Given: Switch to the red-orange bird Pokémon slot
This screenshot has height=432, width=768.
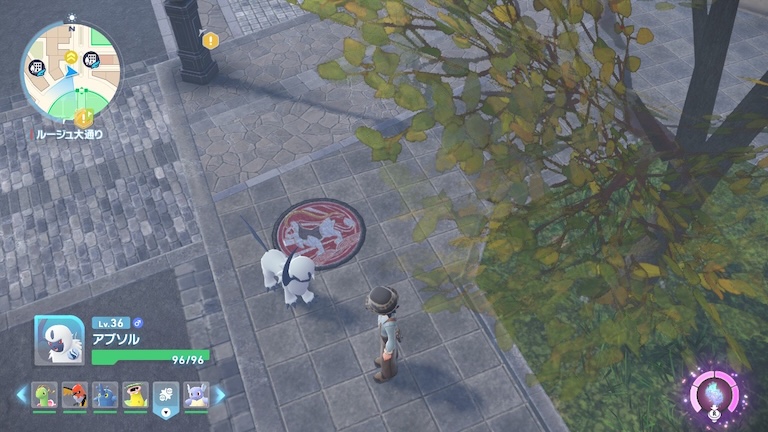Looking at the screenshot, I should coord(74,395).
